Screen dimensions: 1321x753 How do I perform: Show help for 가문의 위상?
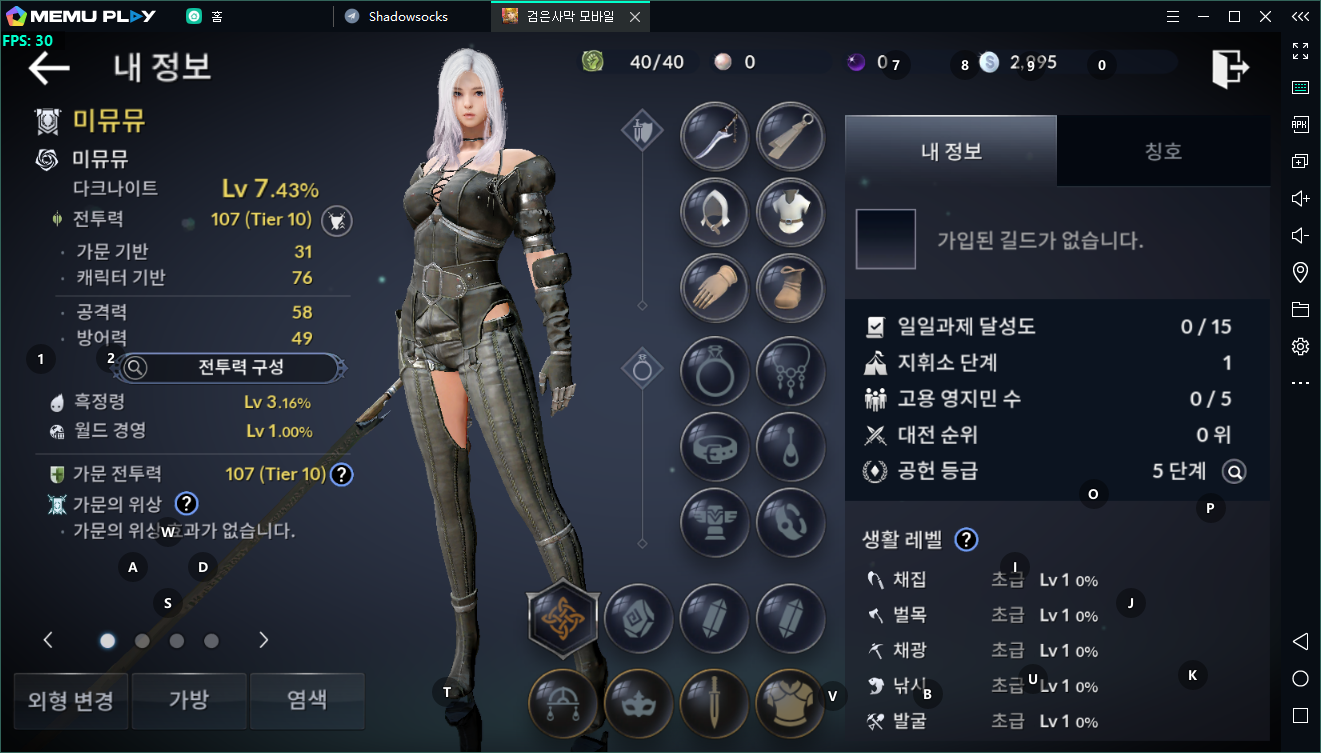pyautogui.click(x=186, y=504)
